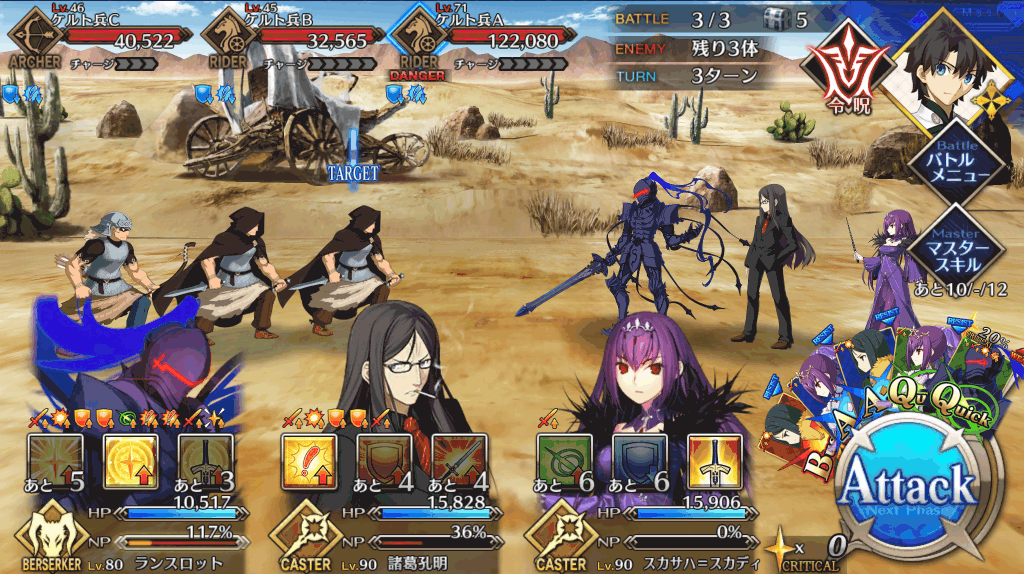The height and width of the screenshot is (574, 1024).
Task: Activate Lancelot's ready golden circle skill
Action: coord(130,462)
